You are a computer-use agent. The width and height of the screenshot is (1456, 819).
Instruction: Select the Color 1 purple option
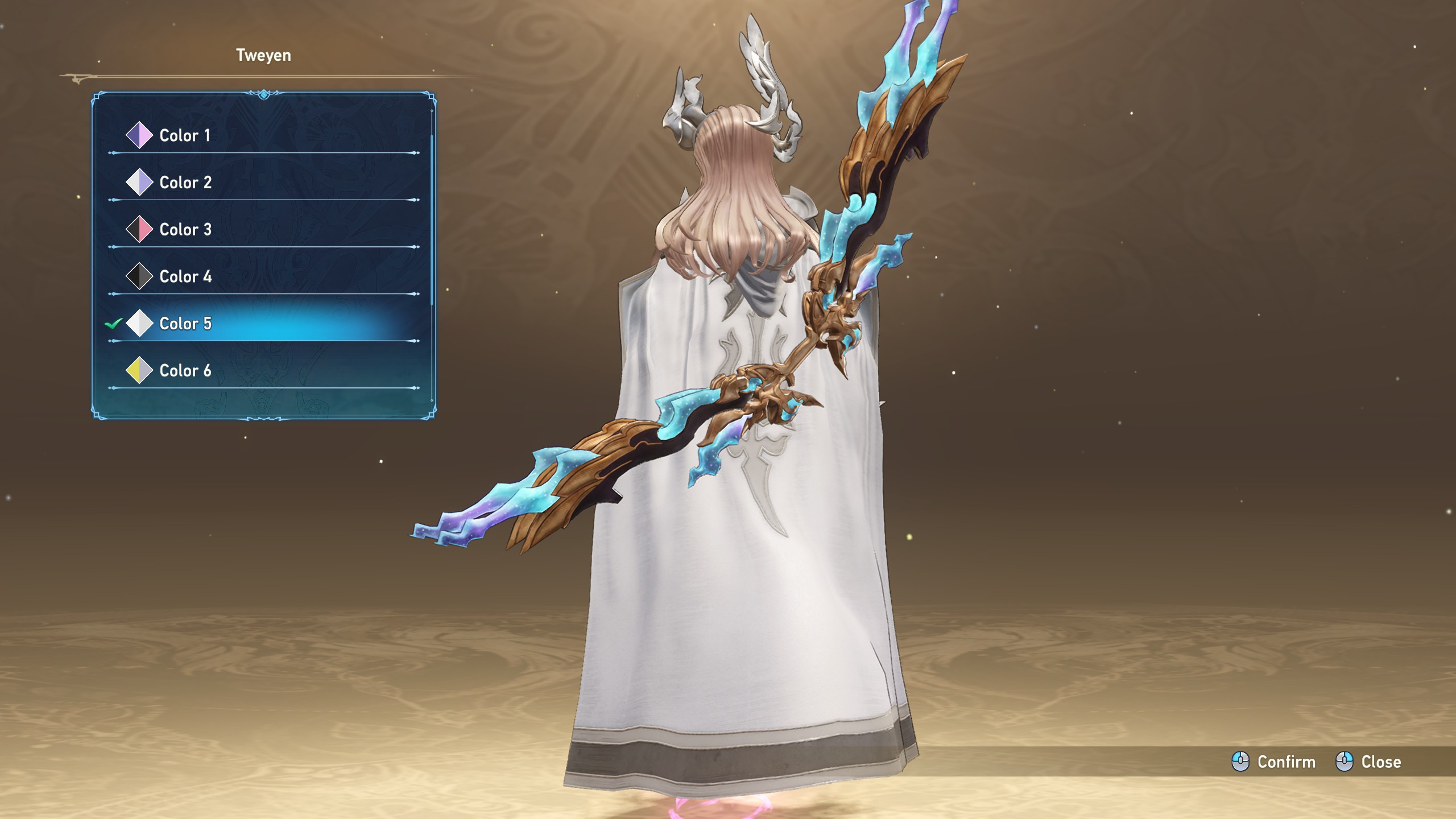184,135
